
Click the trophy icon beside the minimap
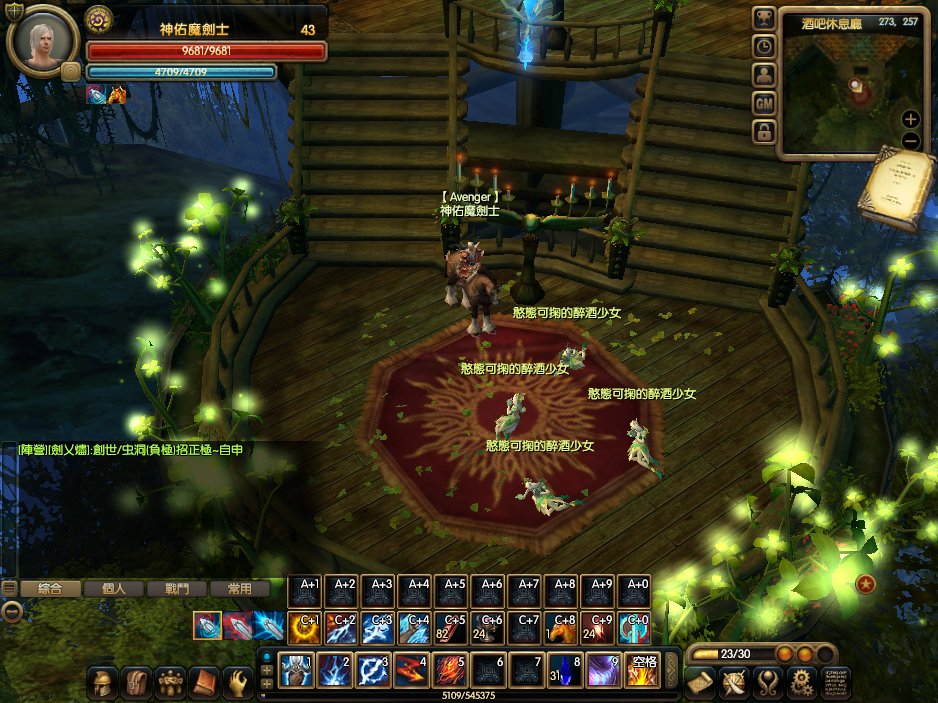click(764, 18)
